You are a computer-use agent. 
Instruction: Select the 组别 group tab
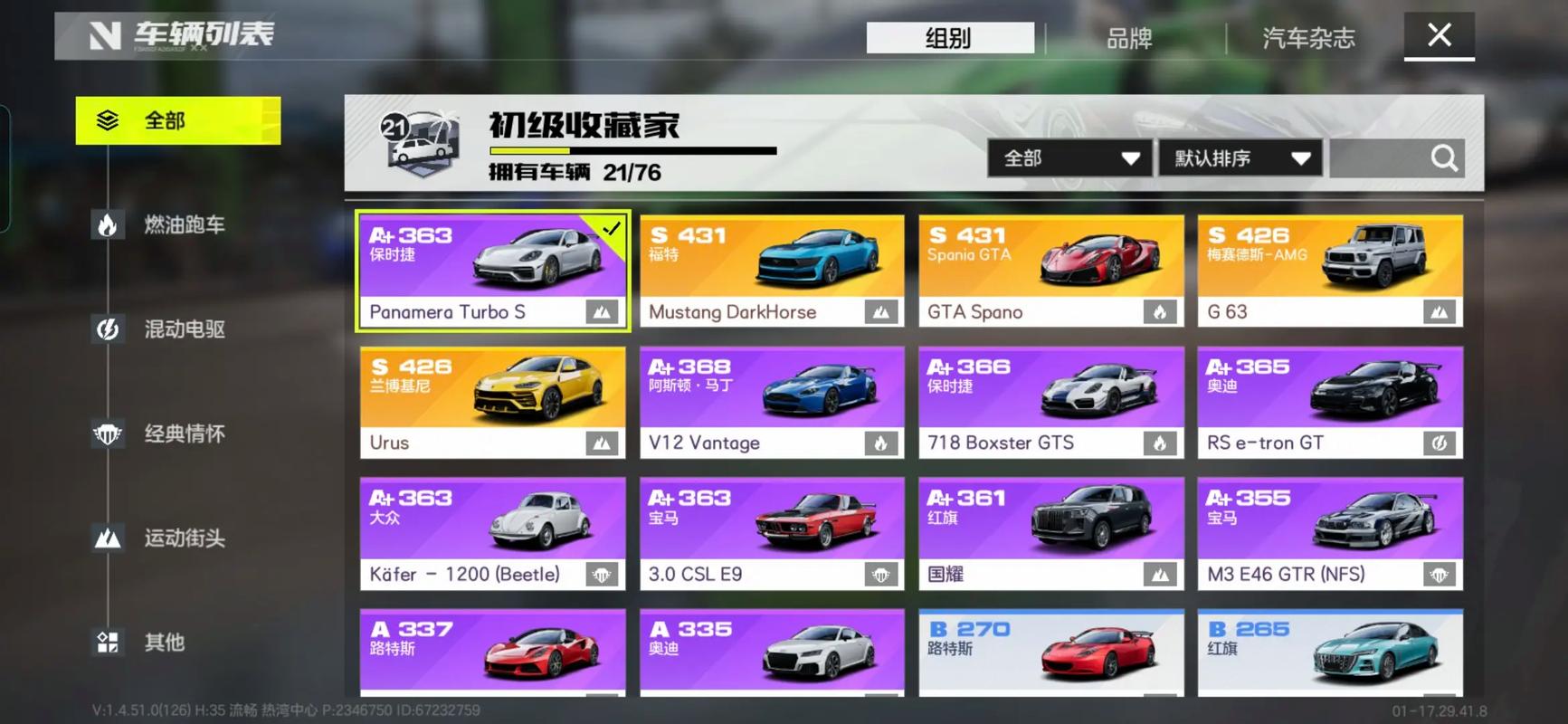coord(949,38)
